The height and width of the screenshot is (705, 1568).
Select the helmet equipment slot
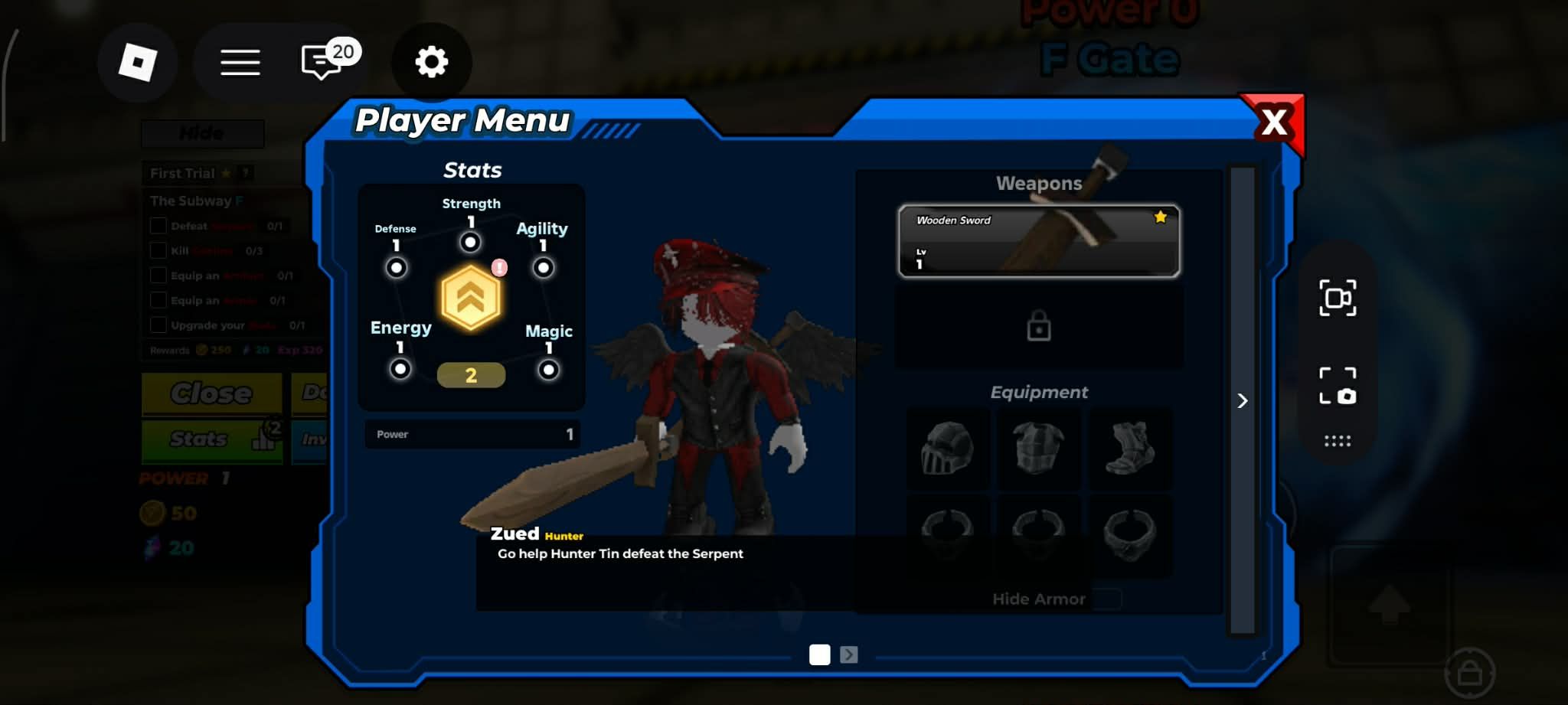click(x=947, y=449)
